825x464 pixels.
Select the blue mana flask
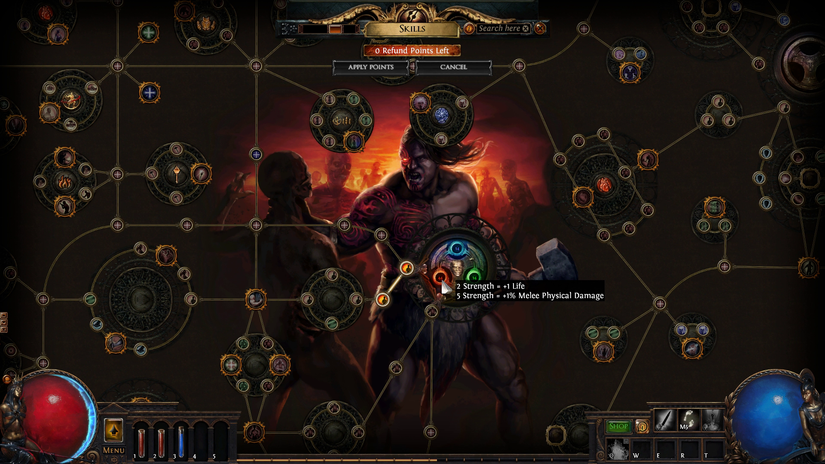coord(181,439)
